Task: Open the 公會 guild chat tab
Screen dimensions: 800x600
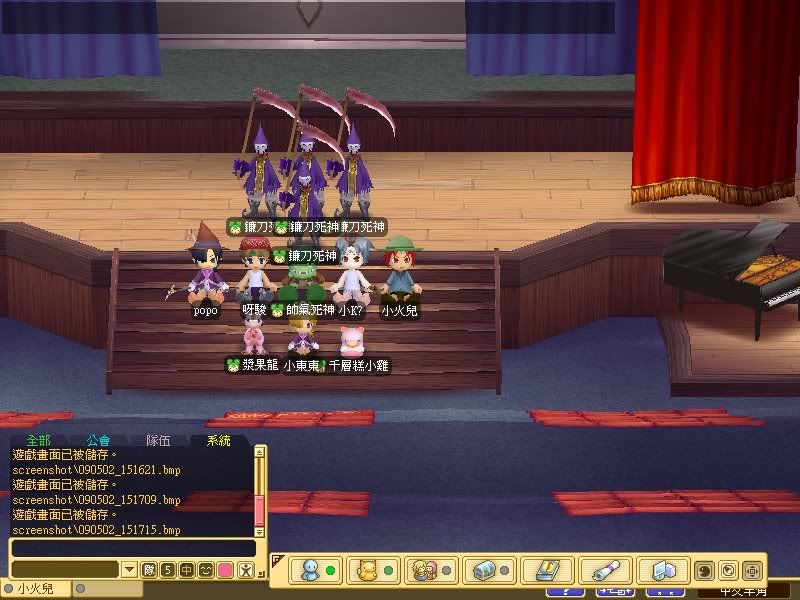Action: [98, 440]
